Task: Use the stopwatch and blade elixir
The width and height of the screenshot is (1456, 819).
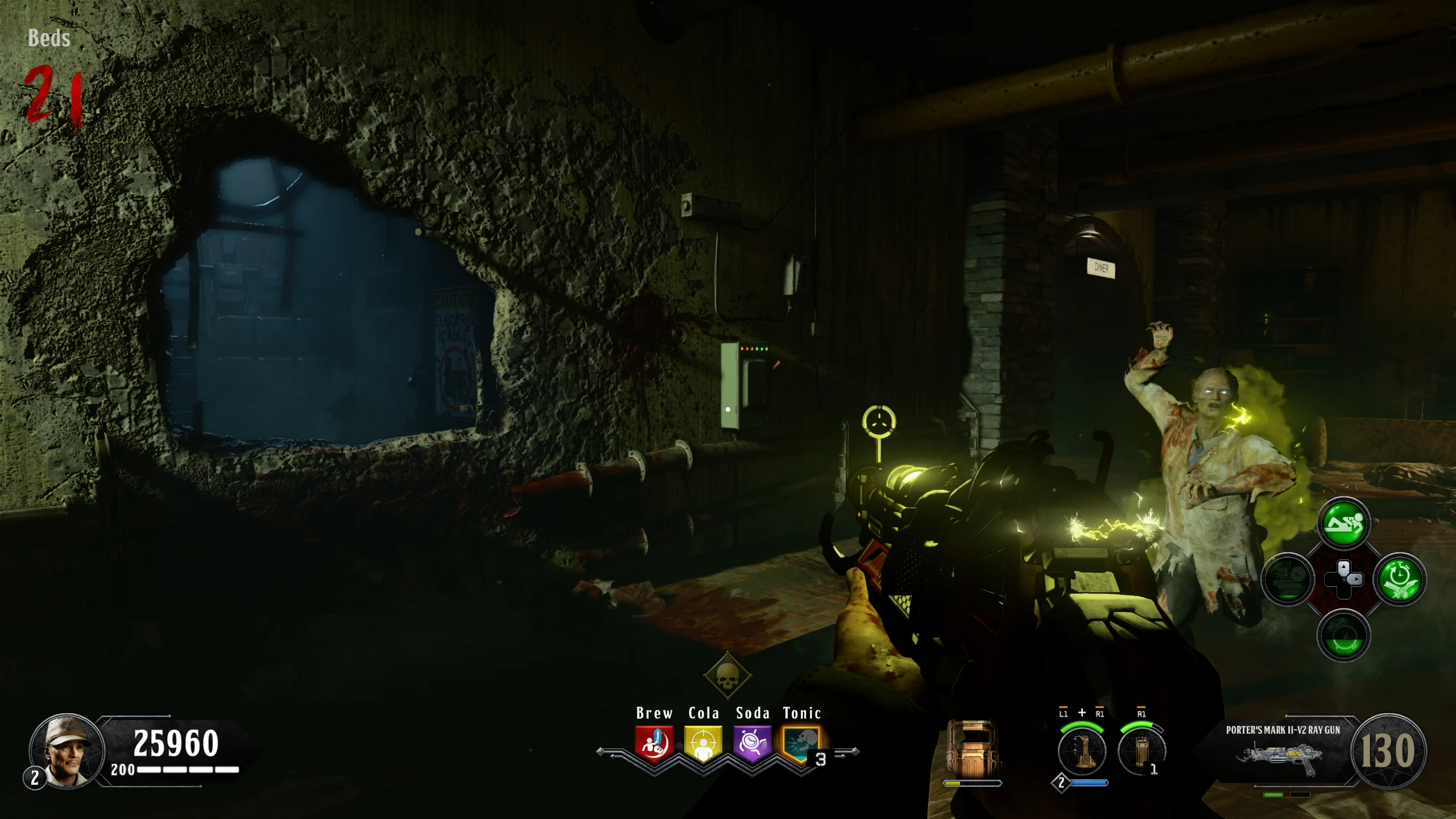Action: tap(1399, 580)
